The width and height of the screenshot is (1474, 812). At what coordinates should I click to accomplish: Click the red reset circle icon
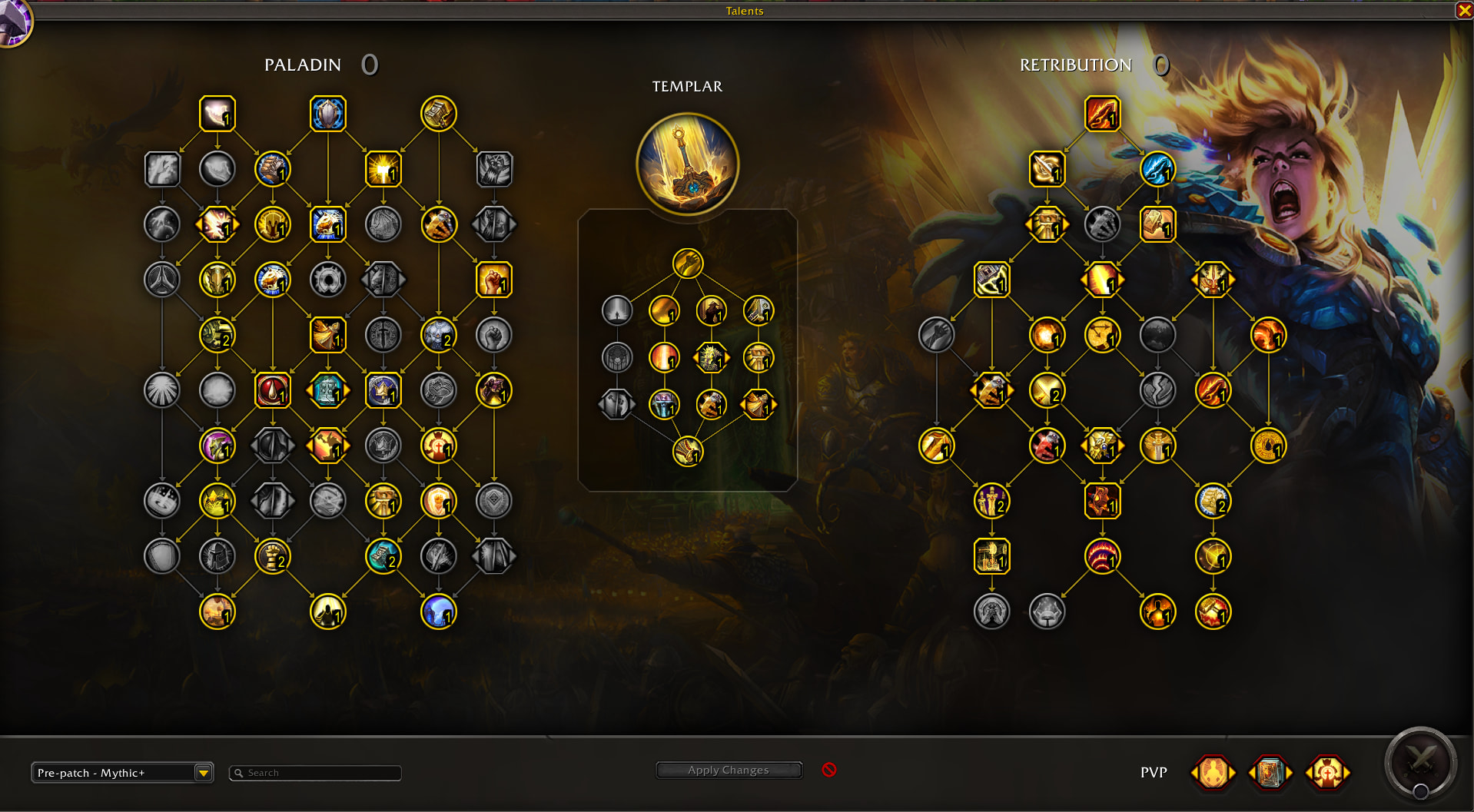[829, 770]
